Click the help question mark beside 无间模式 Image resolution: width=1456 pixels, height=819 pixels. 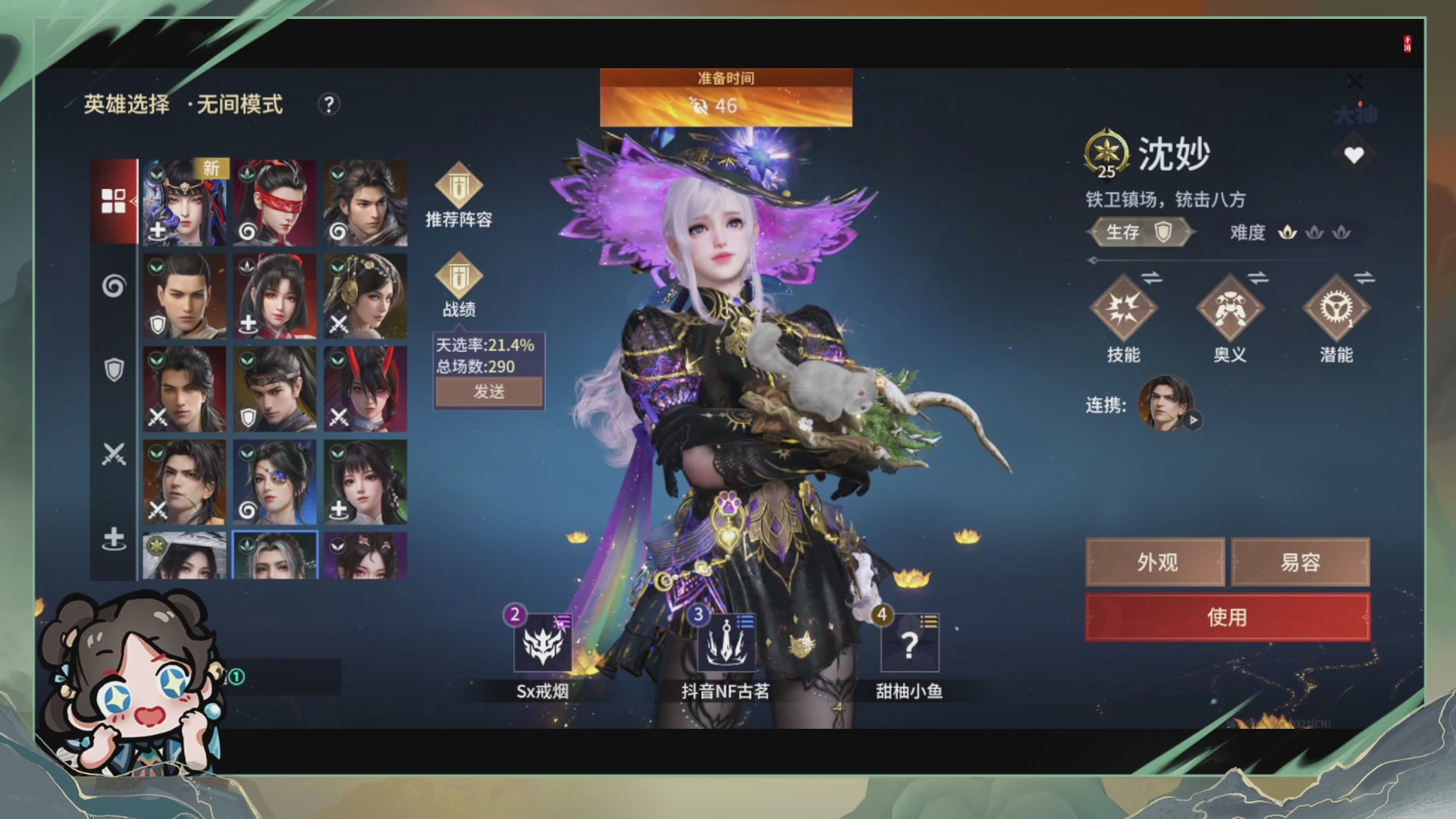click(x=328, y=105)
